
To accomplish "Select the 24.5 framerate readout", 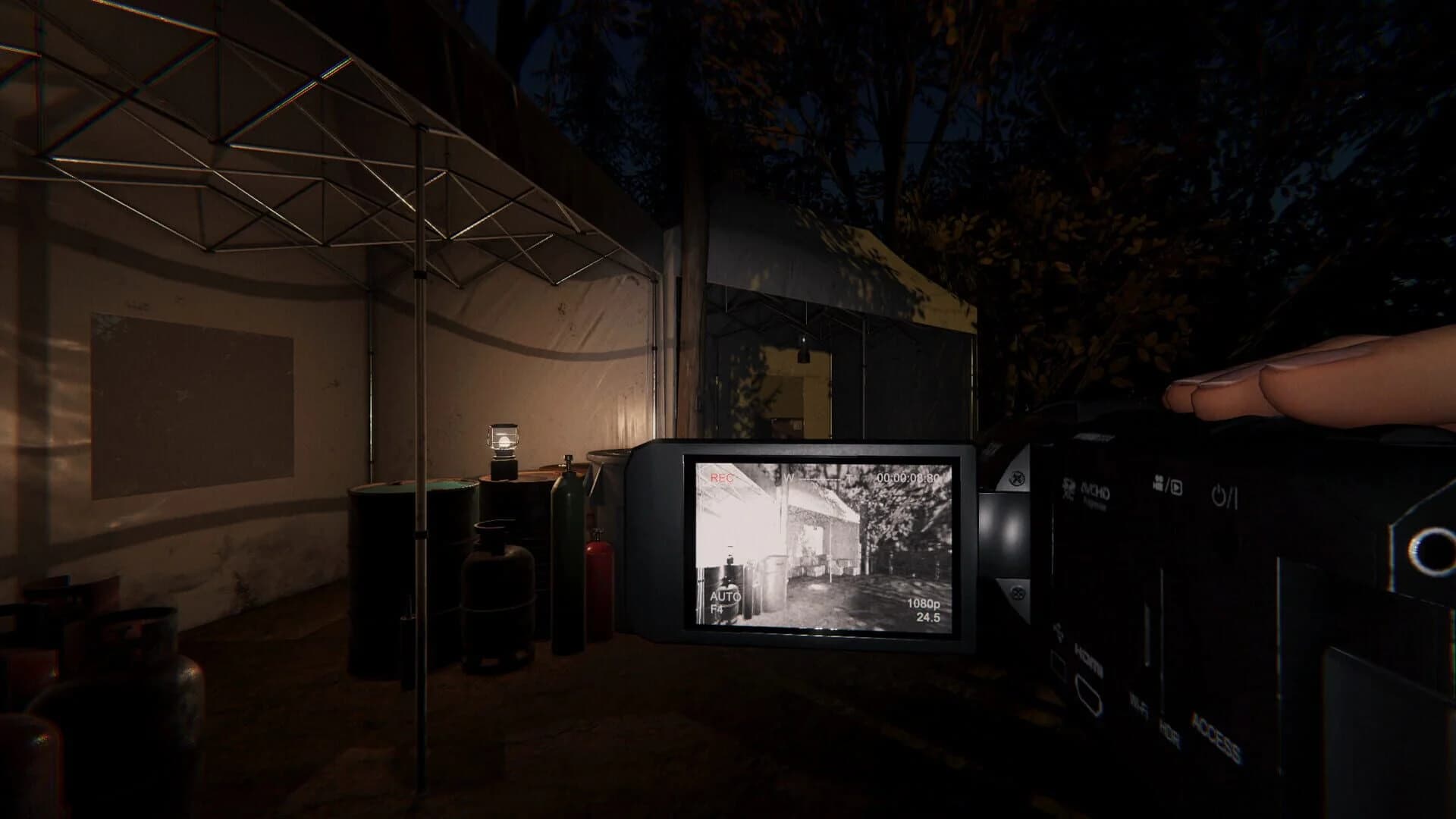I will (x=928, y=617).
